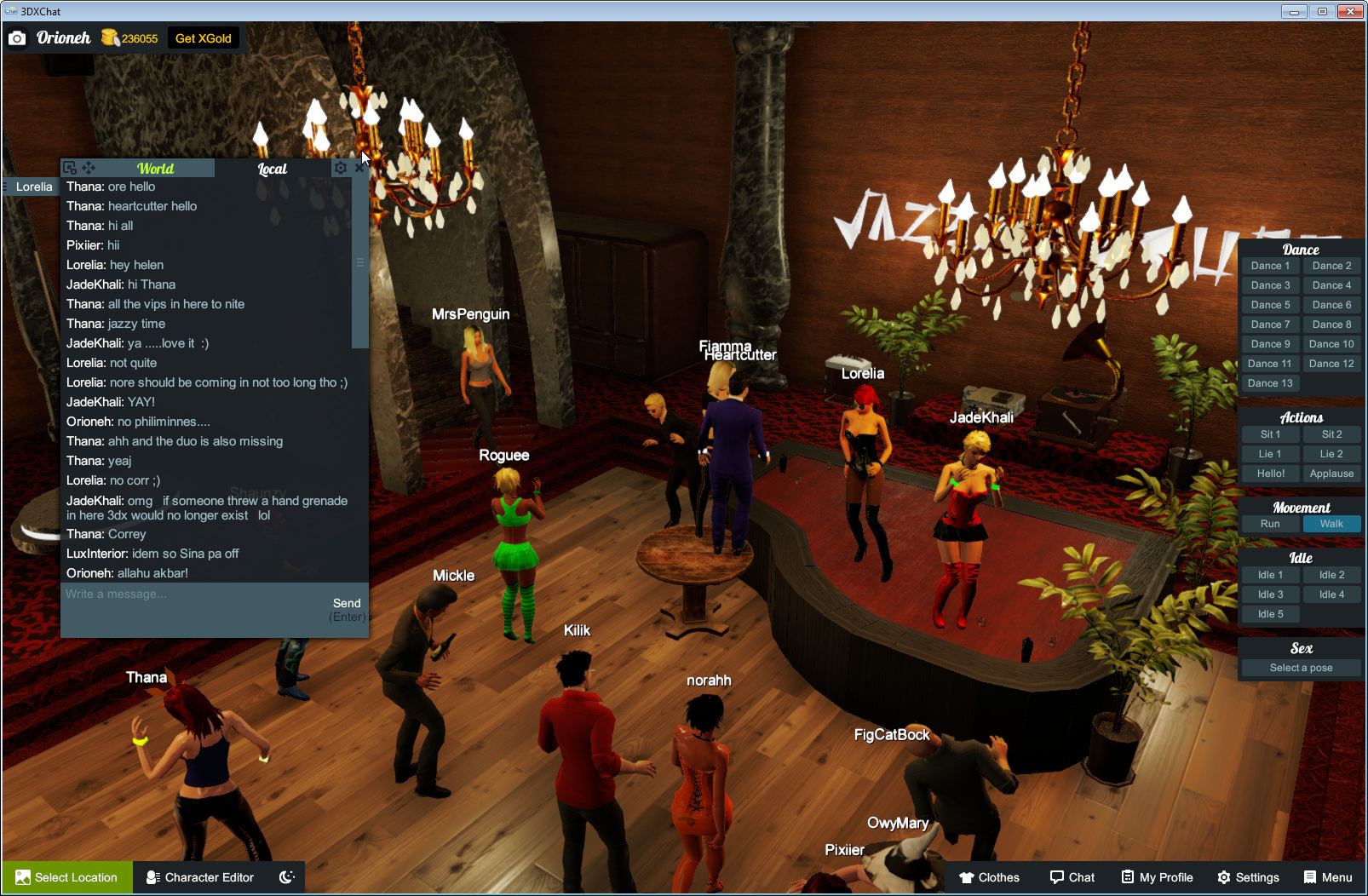Click Get XGold at the top
The width and height of the screenshot is (1368, 896).
204,38
